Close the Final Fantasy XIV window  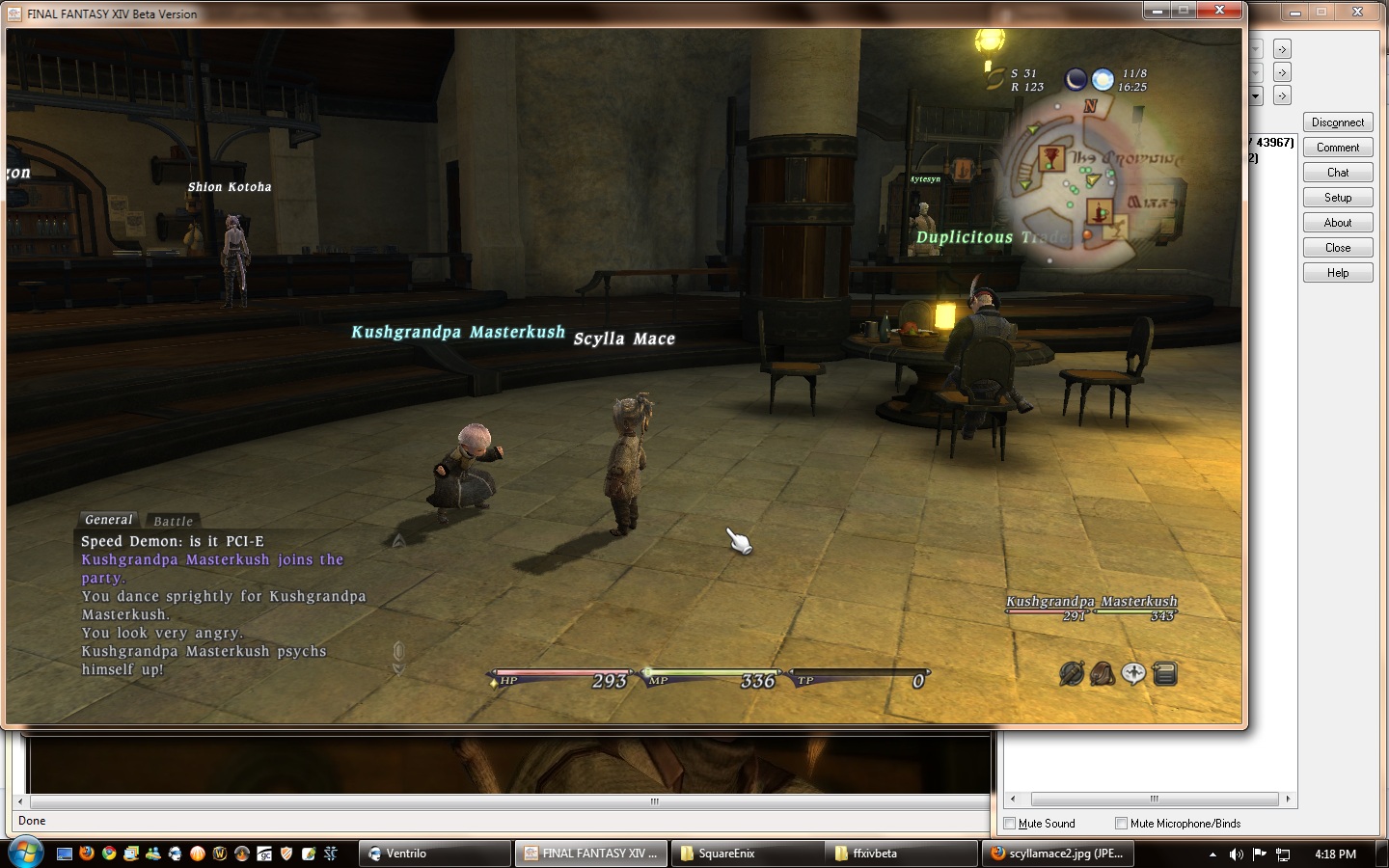pyautogui.click(x=1219, y=11)
